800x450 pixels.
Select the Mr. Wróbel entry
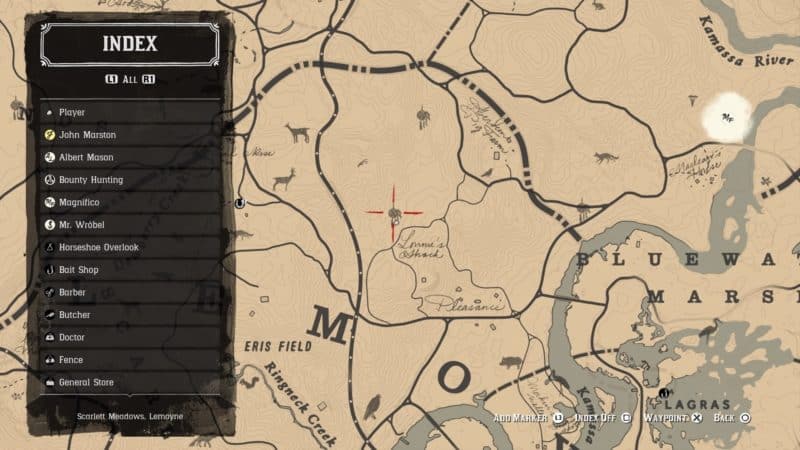click(130, 225)
